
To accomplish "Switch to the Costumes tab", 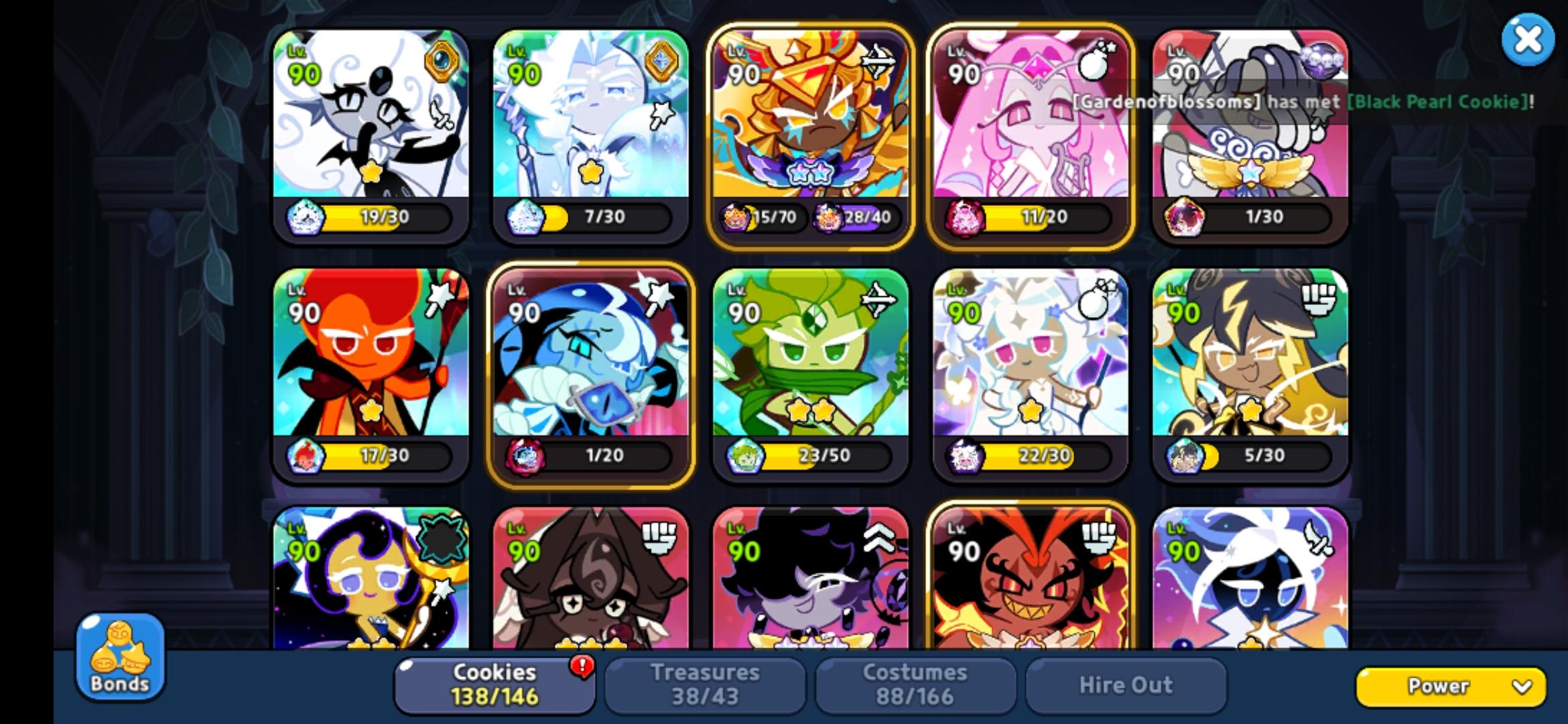I will coord(916,684).
